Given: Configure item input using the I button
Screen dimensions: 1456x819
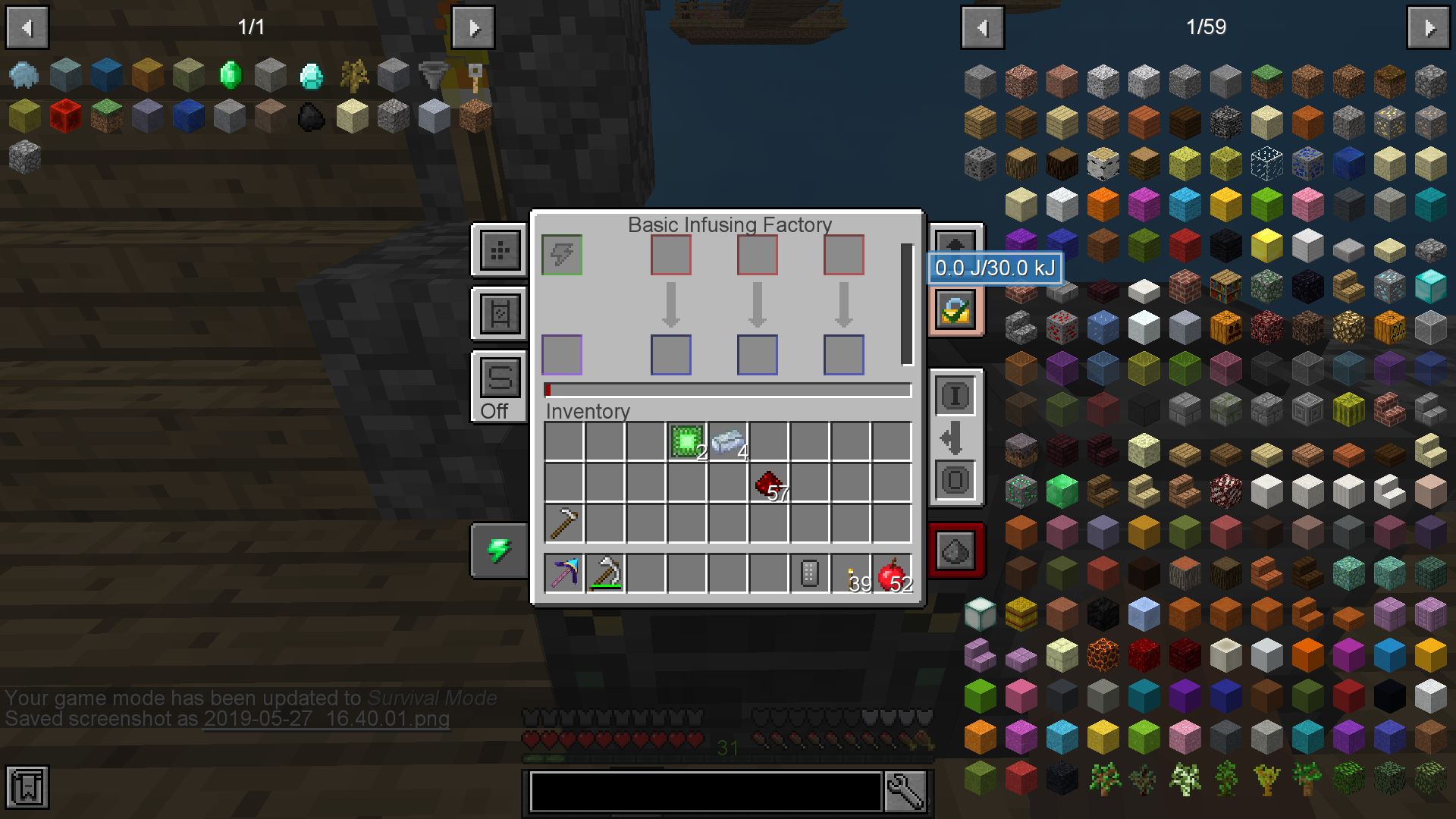Looking at the screenshot, I should tap(955, 396).
